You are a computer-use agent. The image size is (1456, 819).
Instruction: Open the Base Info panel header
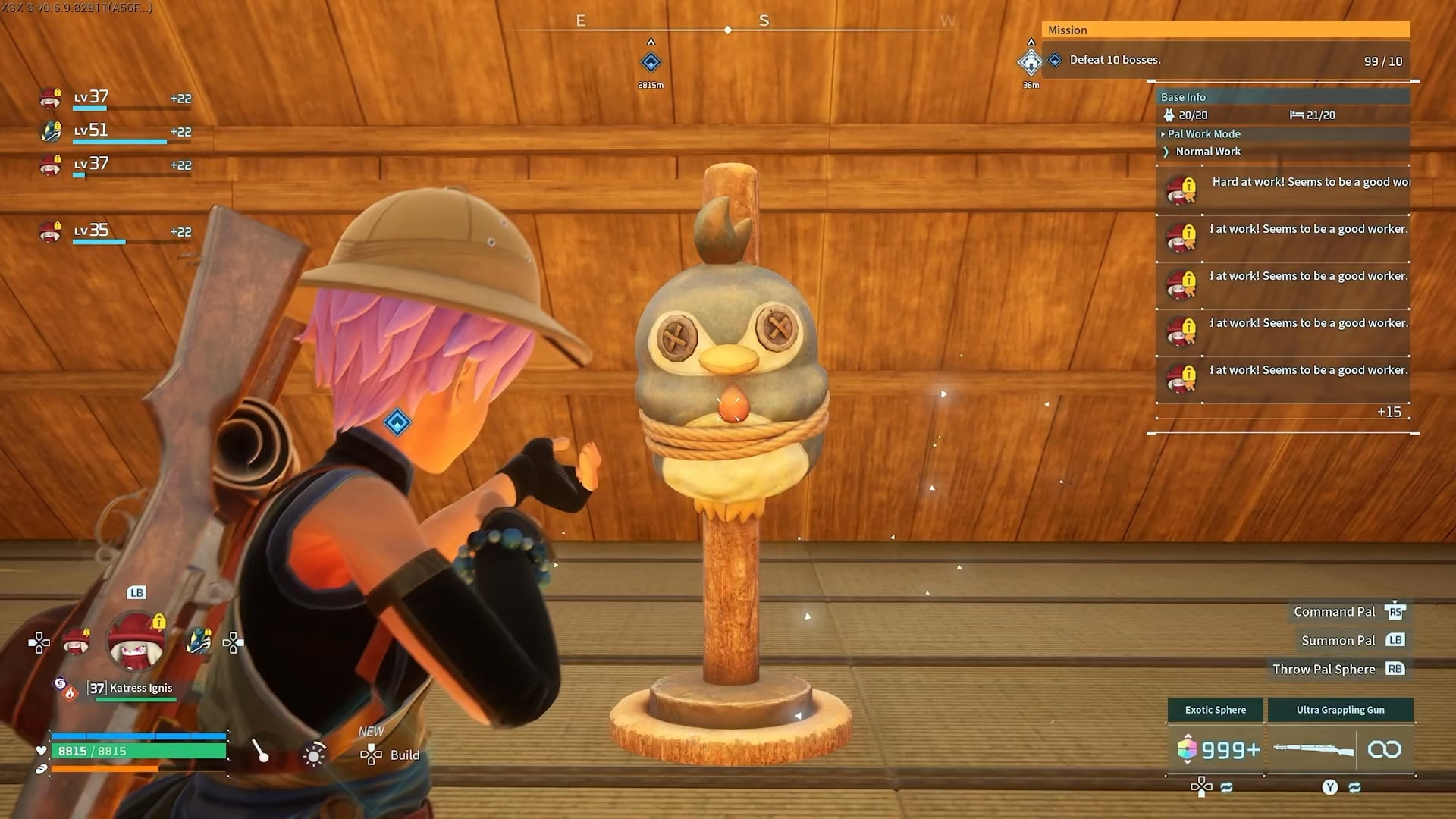click(x=1183, y=97)
